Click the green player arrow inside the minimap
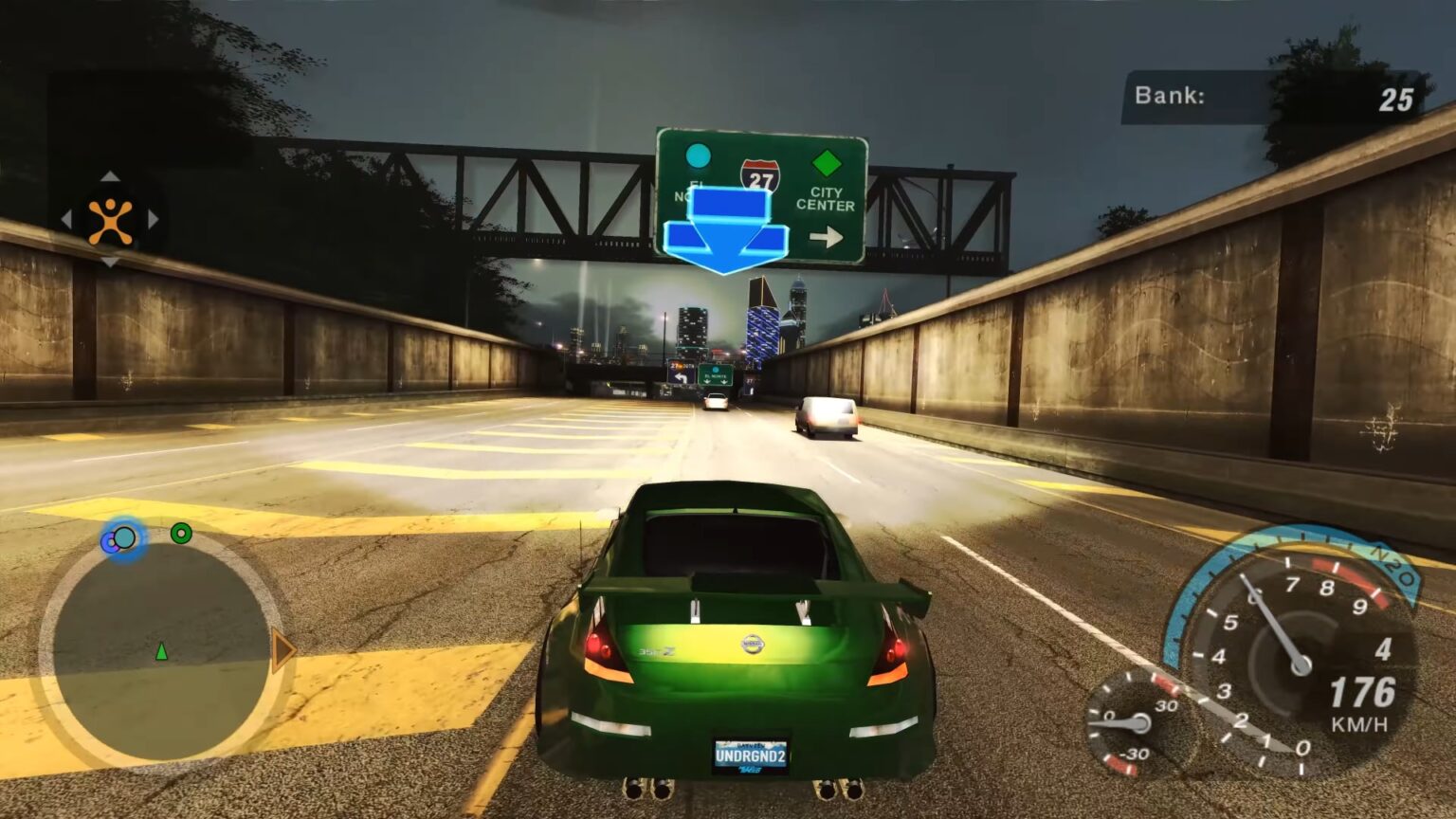Image resolution: width=1456 pixels, height=819 pixels. (161, 652)
